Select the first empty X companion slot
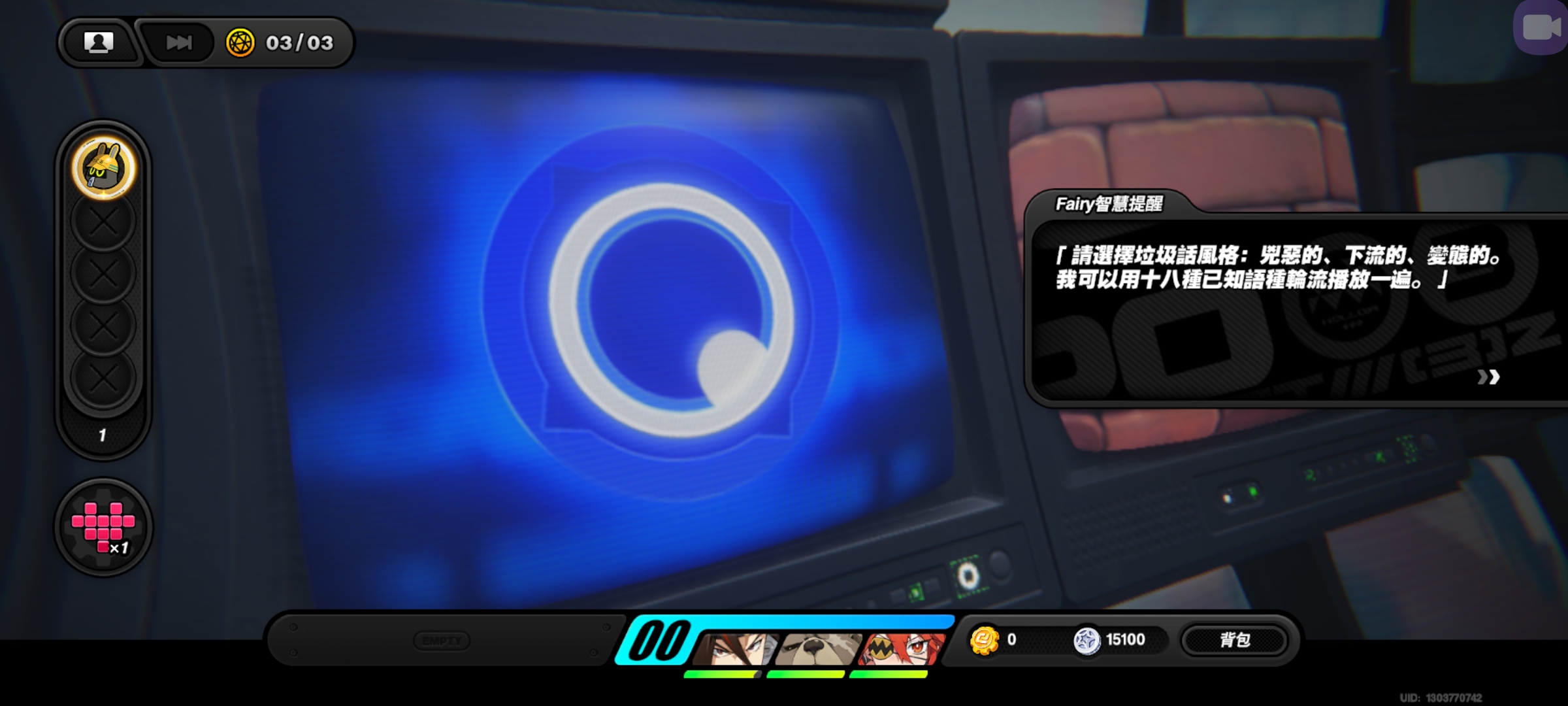This screenshot has width=1568, height=706. pyautogui.click(x=103, y=222)
